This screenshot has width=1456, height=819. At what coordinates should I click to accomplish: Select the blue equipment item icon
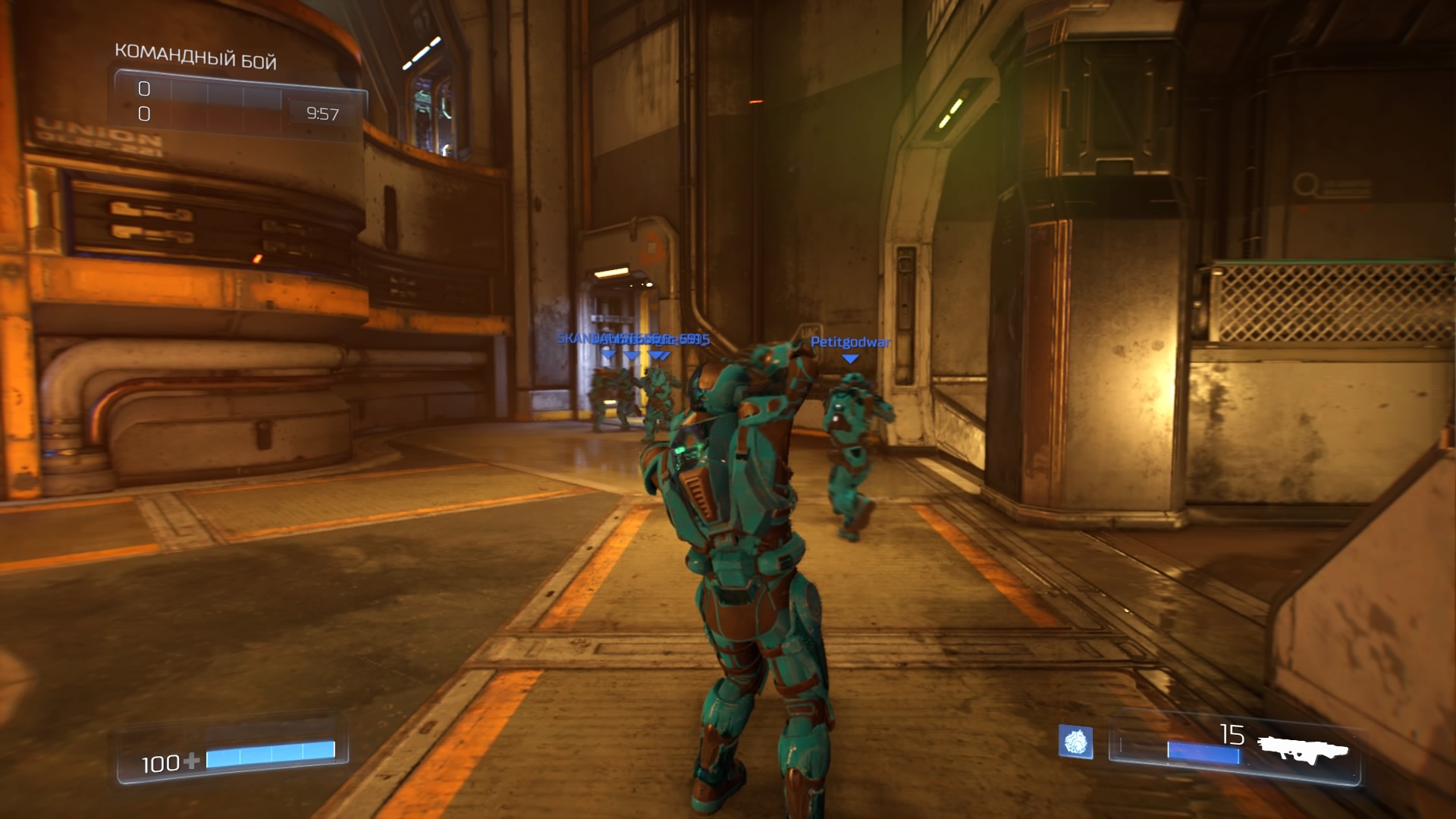pos(1075,742)
